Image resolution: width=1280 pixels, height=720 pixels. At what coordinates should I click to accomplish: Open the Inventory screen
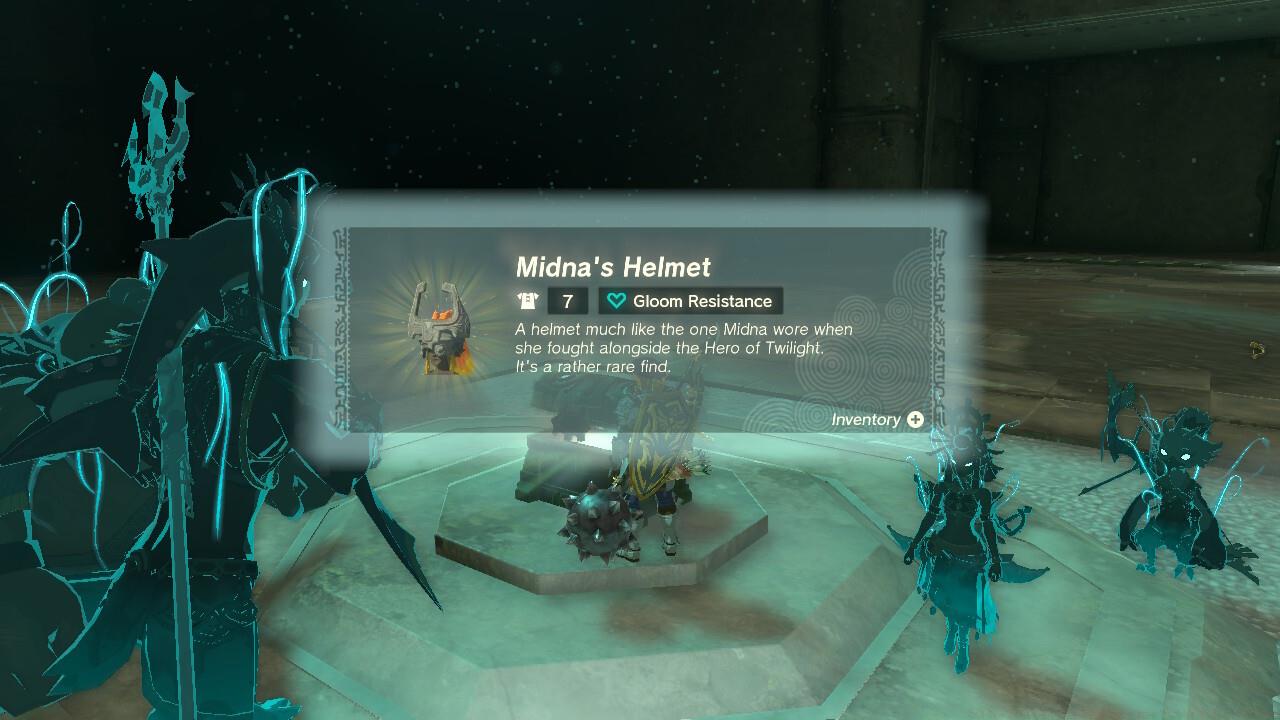[915, 419]
